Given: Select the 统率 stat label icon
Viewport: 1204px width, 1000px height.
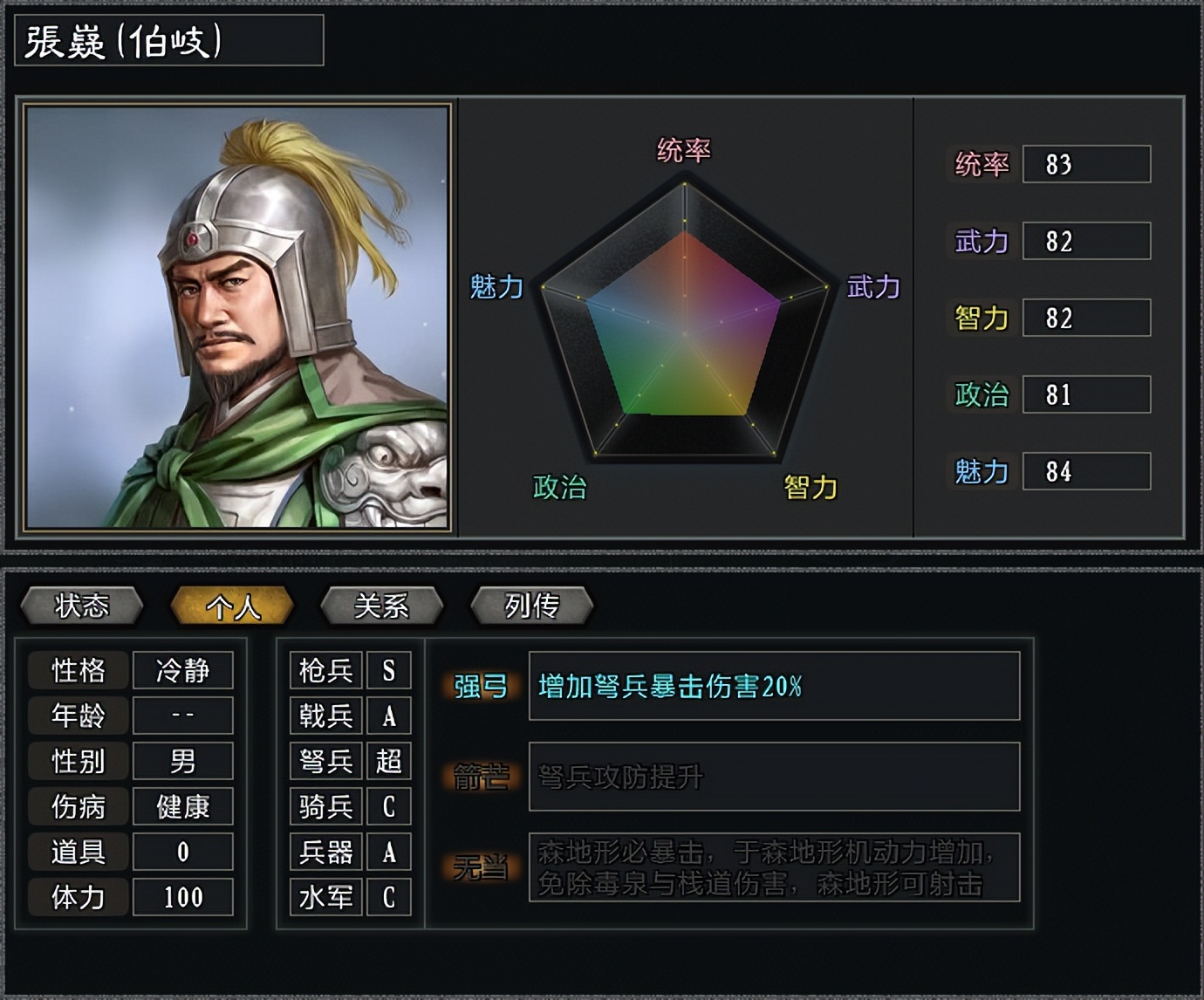Looking at the screenshot, I should pyautogui.click(x=981, y=163).
